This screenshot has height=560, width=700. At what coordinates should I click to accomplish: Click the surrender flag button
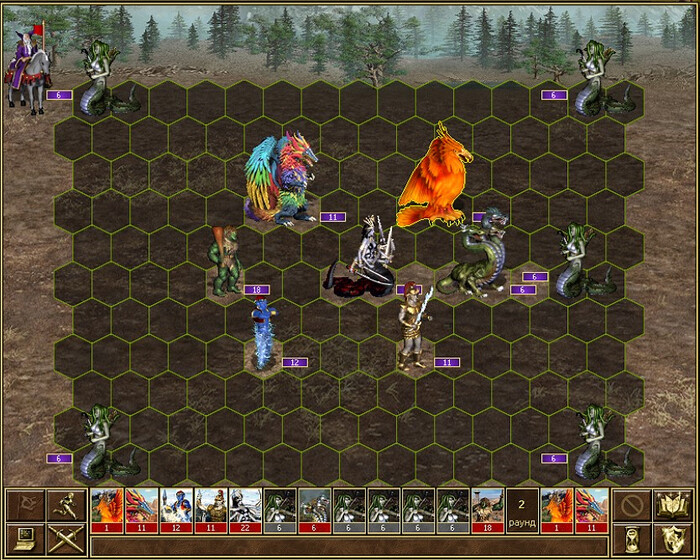pyautogui.click(x=24, y=505)
